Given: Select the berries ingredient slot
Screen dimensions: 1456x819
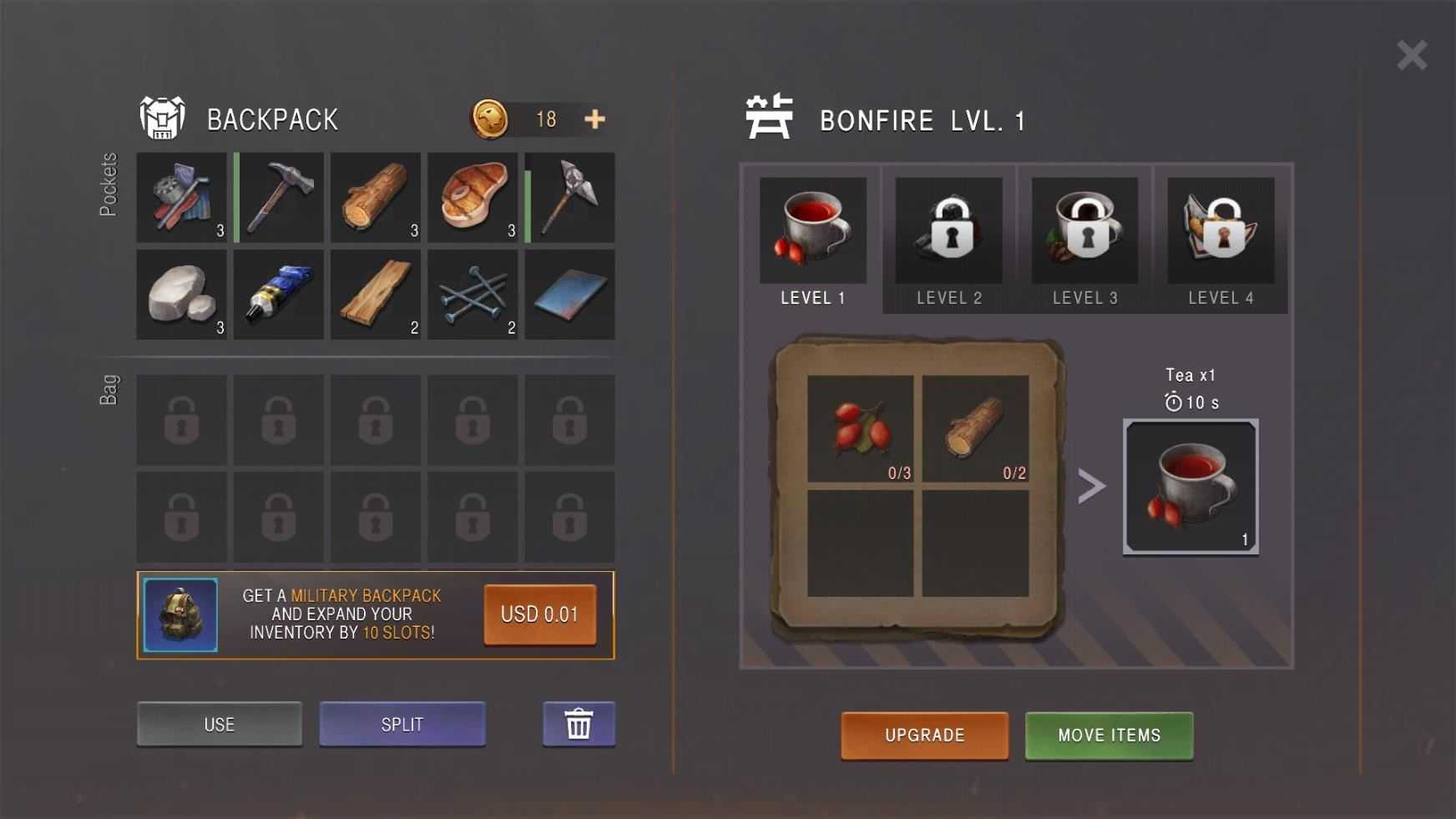Looking at the screenshot, I should pos(861,428).
